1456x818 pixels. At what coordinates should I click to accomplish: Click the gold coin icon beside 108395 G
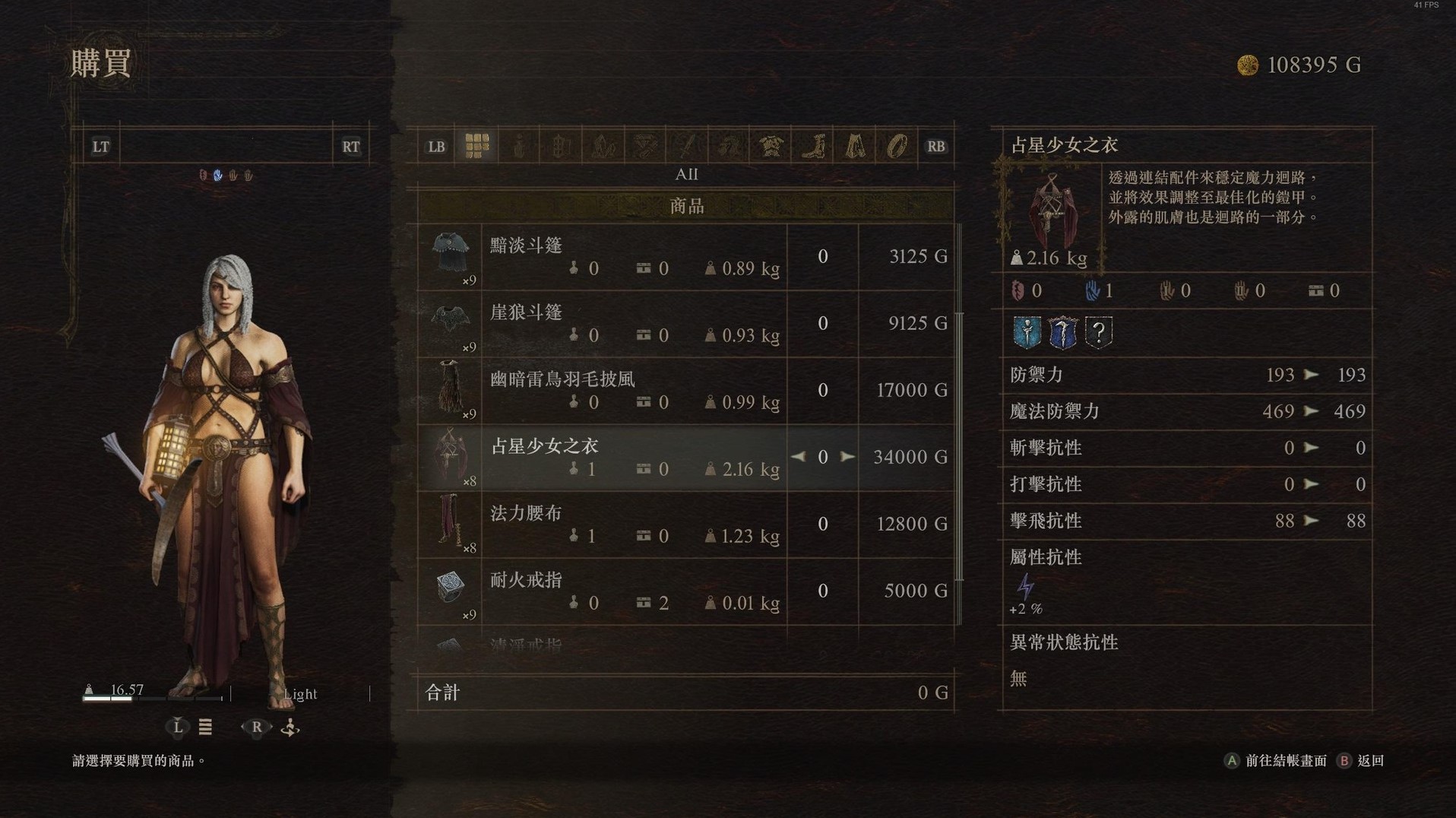[1247, 65]
